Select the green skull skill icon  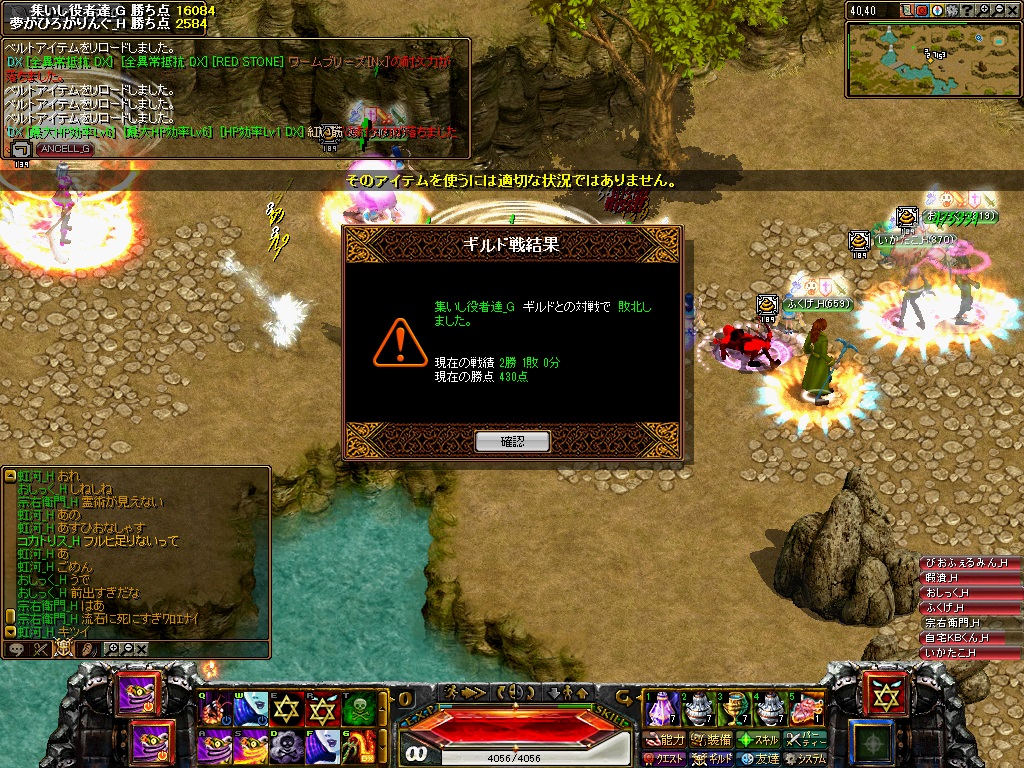357,710
